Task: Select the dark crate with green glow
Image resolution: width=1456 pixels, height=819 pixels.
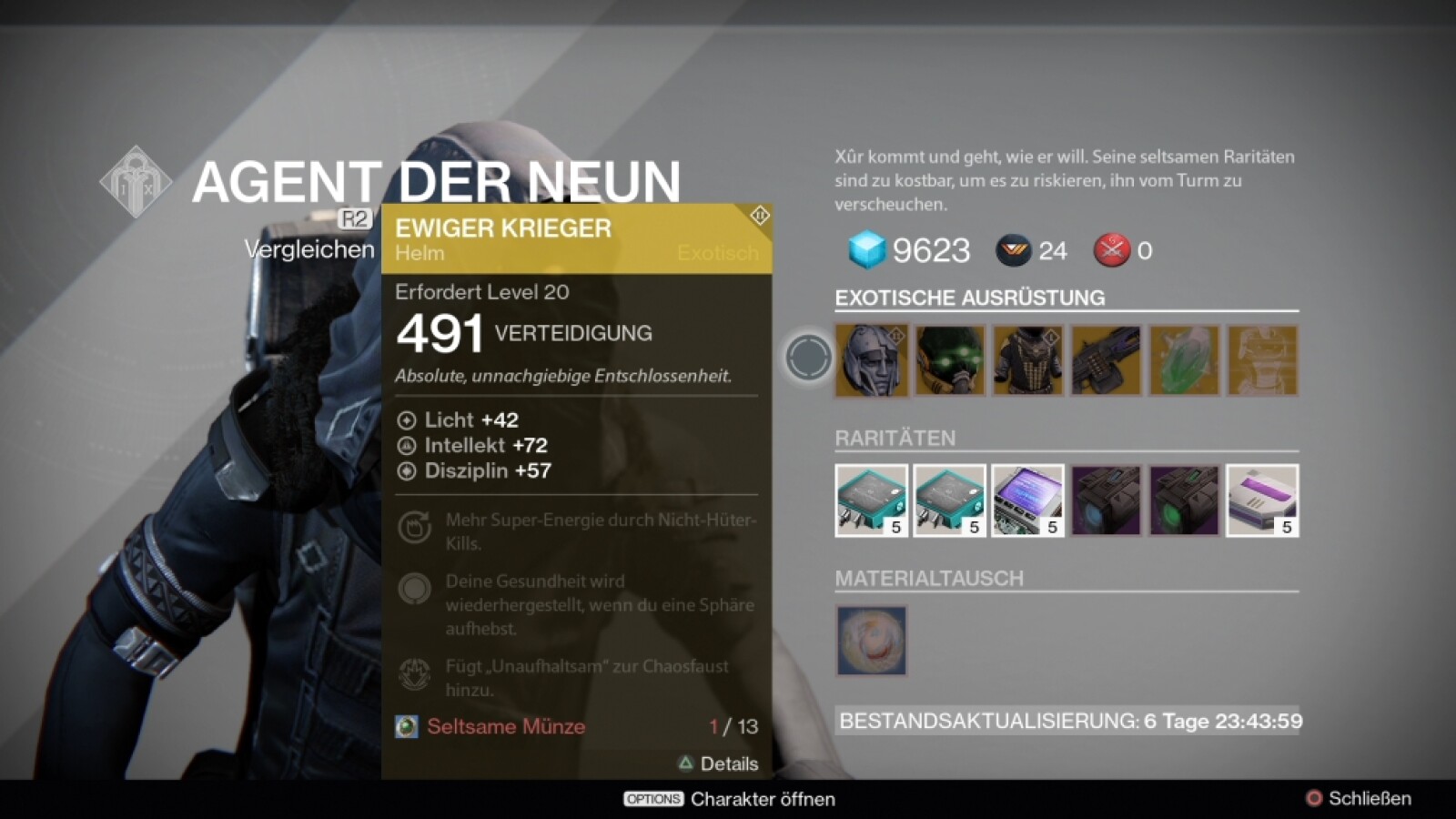Action: click(x=1184, y=500)
